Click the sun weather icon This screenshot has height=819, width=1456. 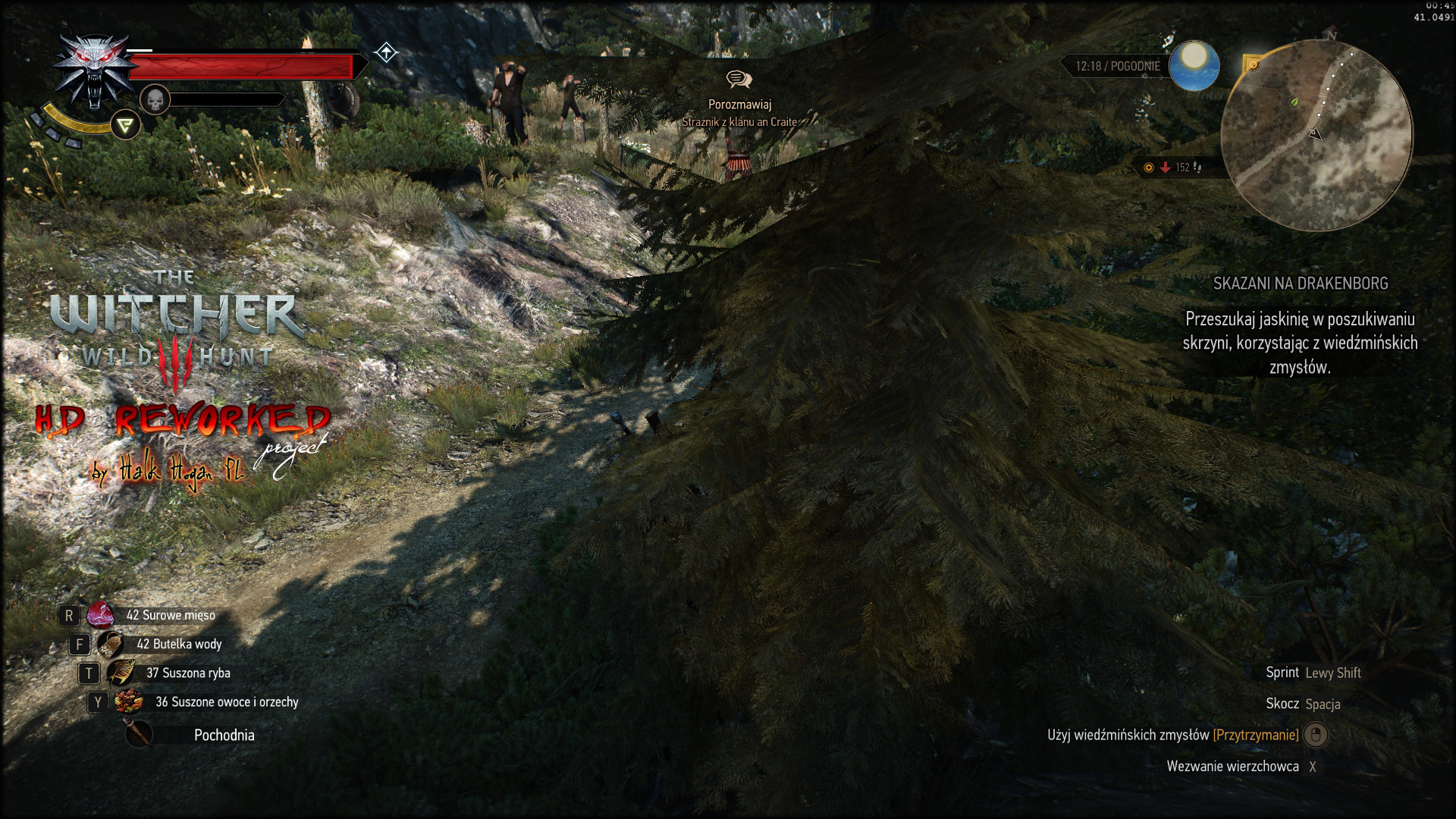click(x=1194, y=65)
